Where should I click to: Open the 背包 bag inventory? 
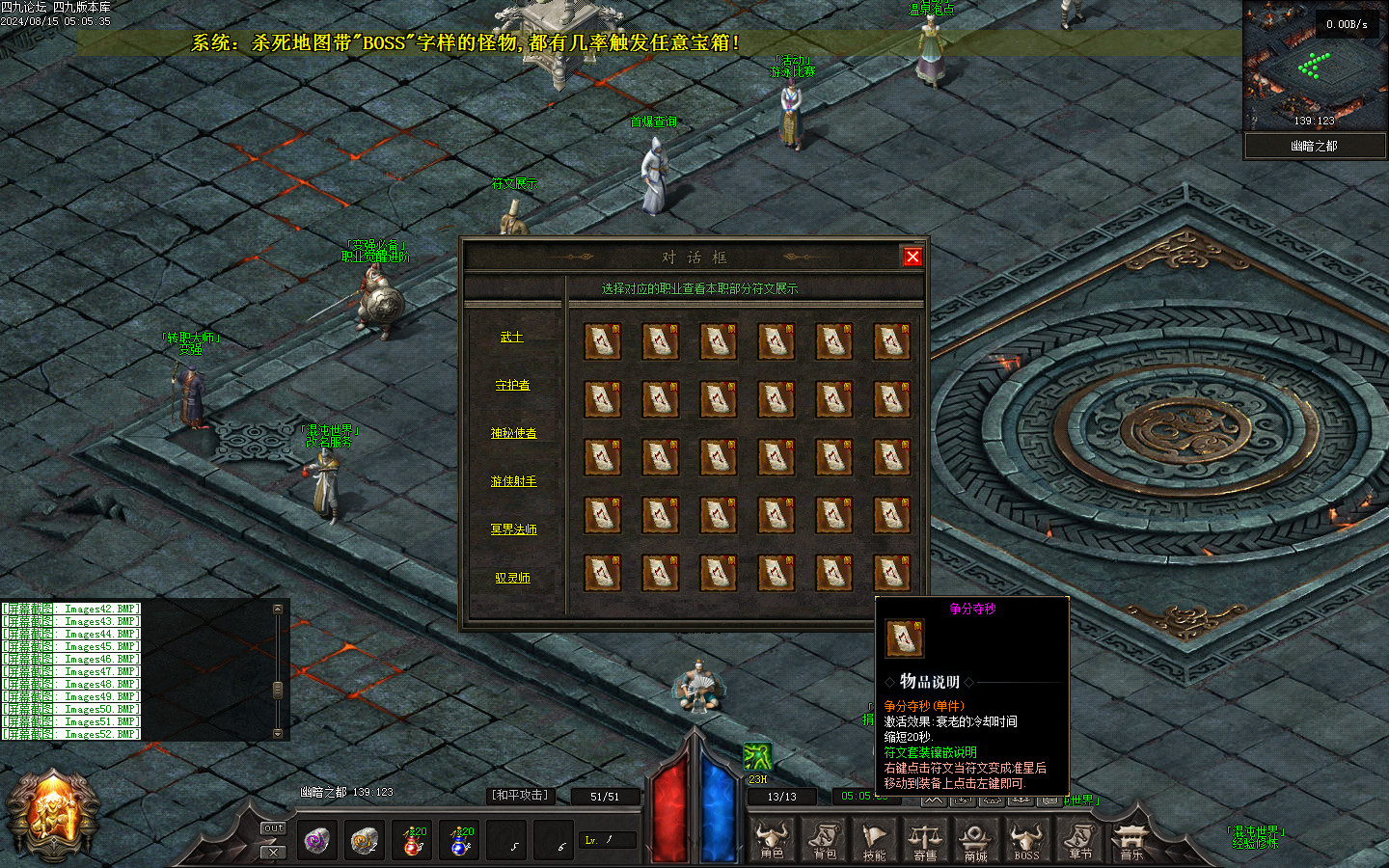(824, 840)
